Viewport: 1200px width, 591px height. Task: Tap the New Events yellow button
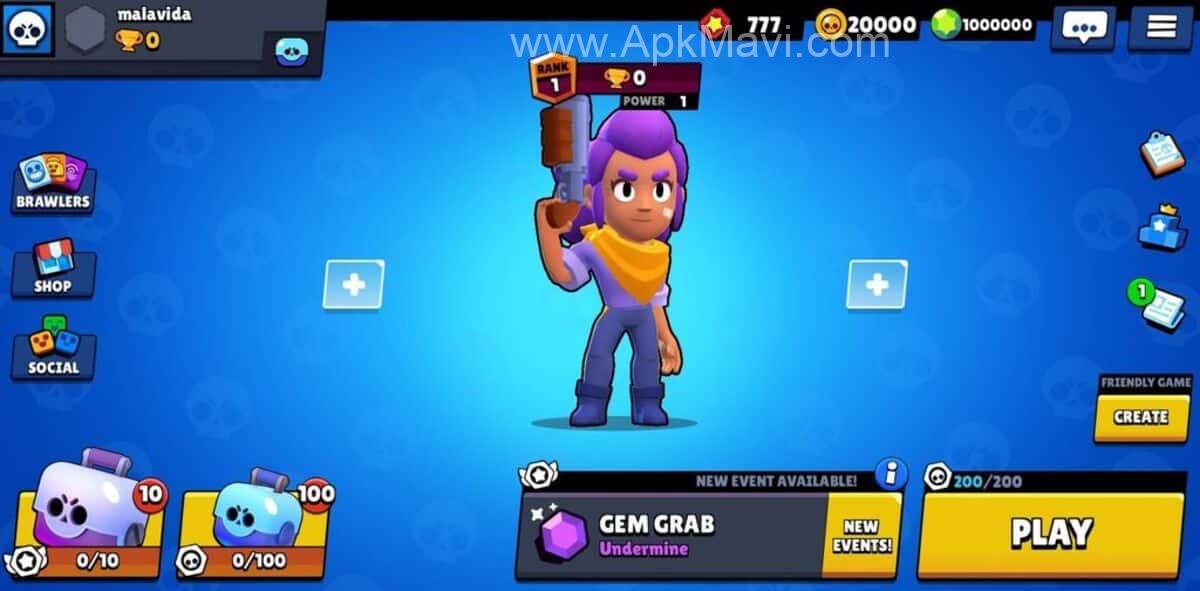click(x=861, y=535)
